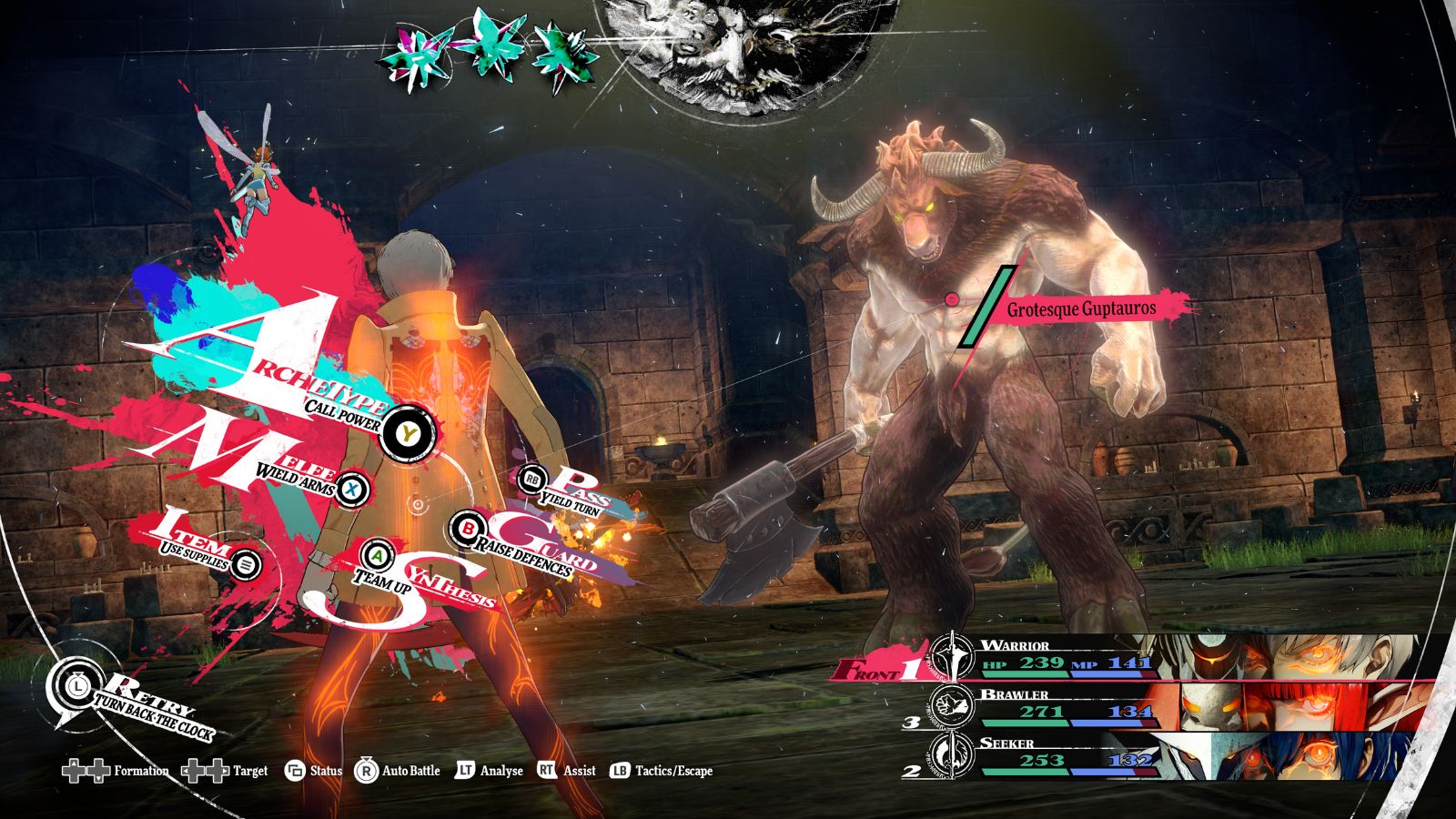Viewport: 1456px width, 819px height.
Task: Select the Synthesis Team Up command
Action: coord(377,554)
